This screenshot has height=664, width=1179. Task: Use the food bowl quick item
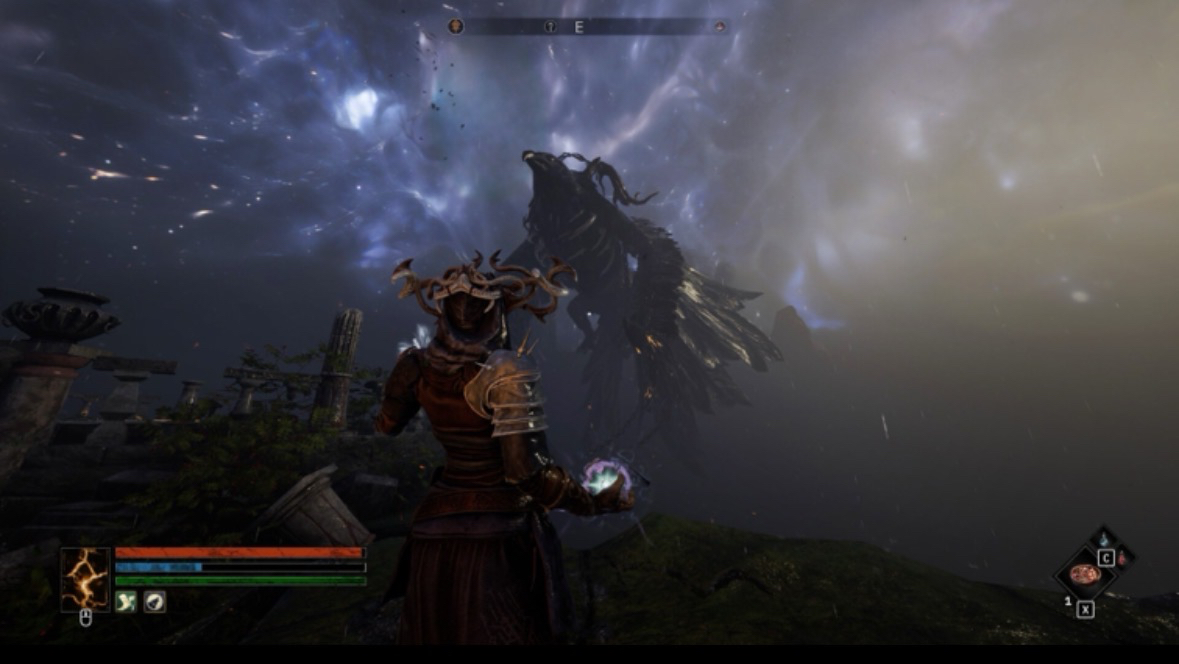pyautogui.click(x=1083, y=574)
